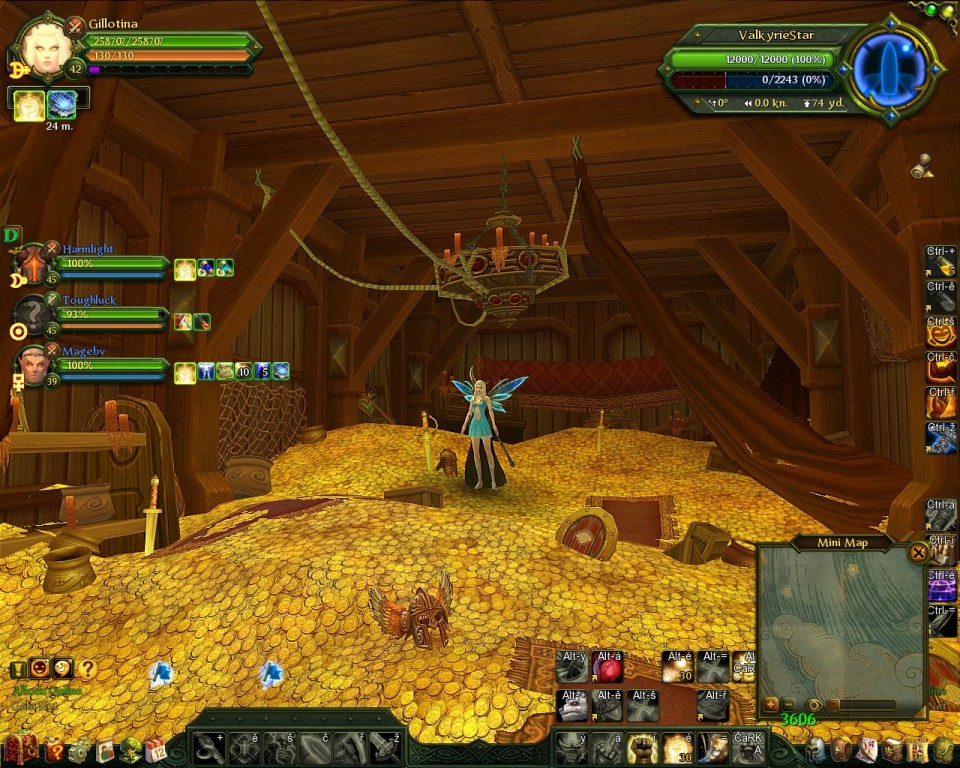Open the knight helmet character menu icon
Image resolution: width=960 pixels, height=768 pixels.
click(x=817, y=749)
